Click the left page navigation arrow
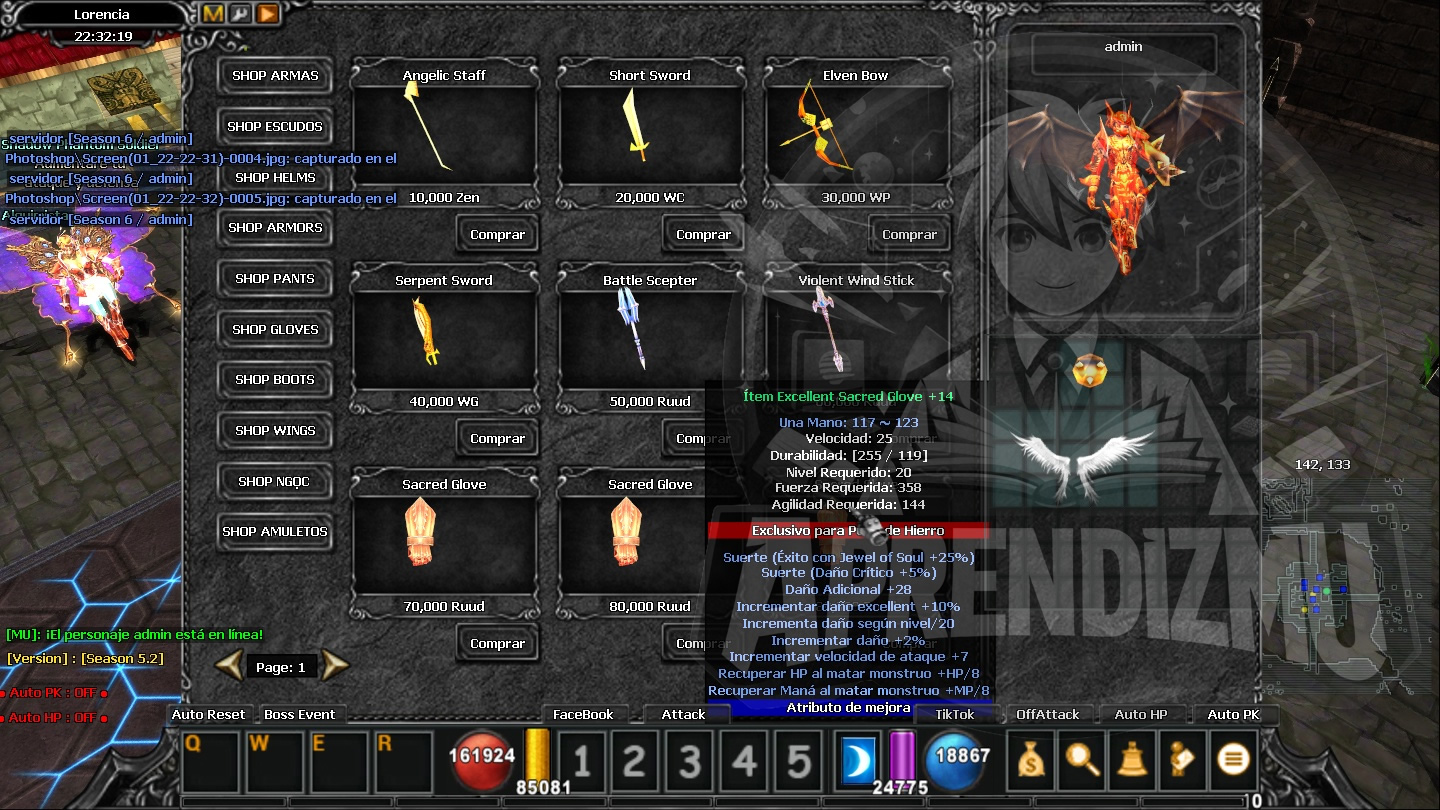1440x810 pixels. tap(229, 666)
